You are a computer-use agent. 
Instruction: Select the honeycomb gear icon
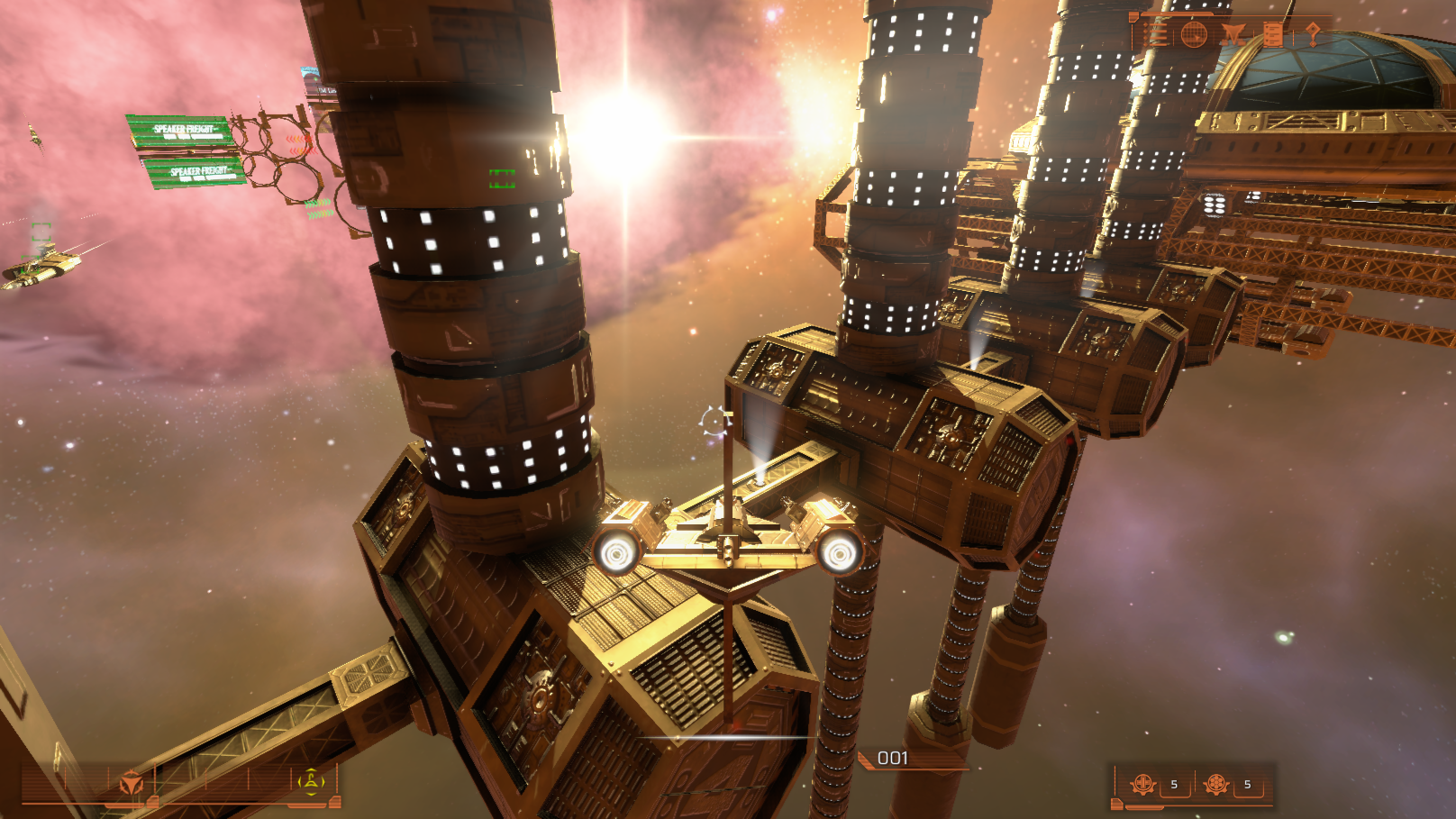(1216, 784)
